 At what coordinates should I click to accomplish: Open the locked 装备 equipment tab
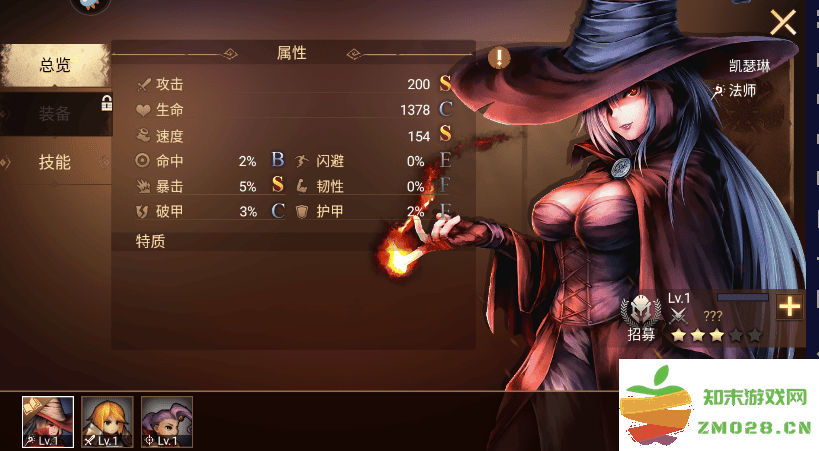[54, 114]
